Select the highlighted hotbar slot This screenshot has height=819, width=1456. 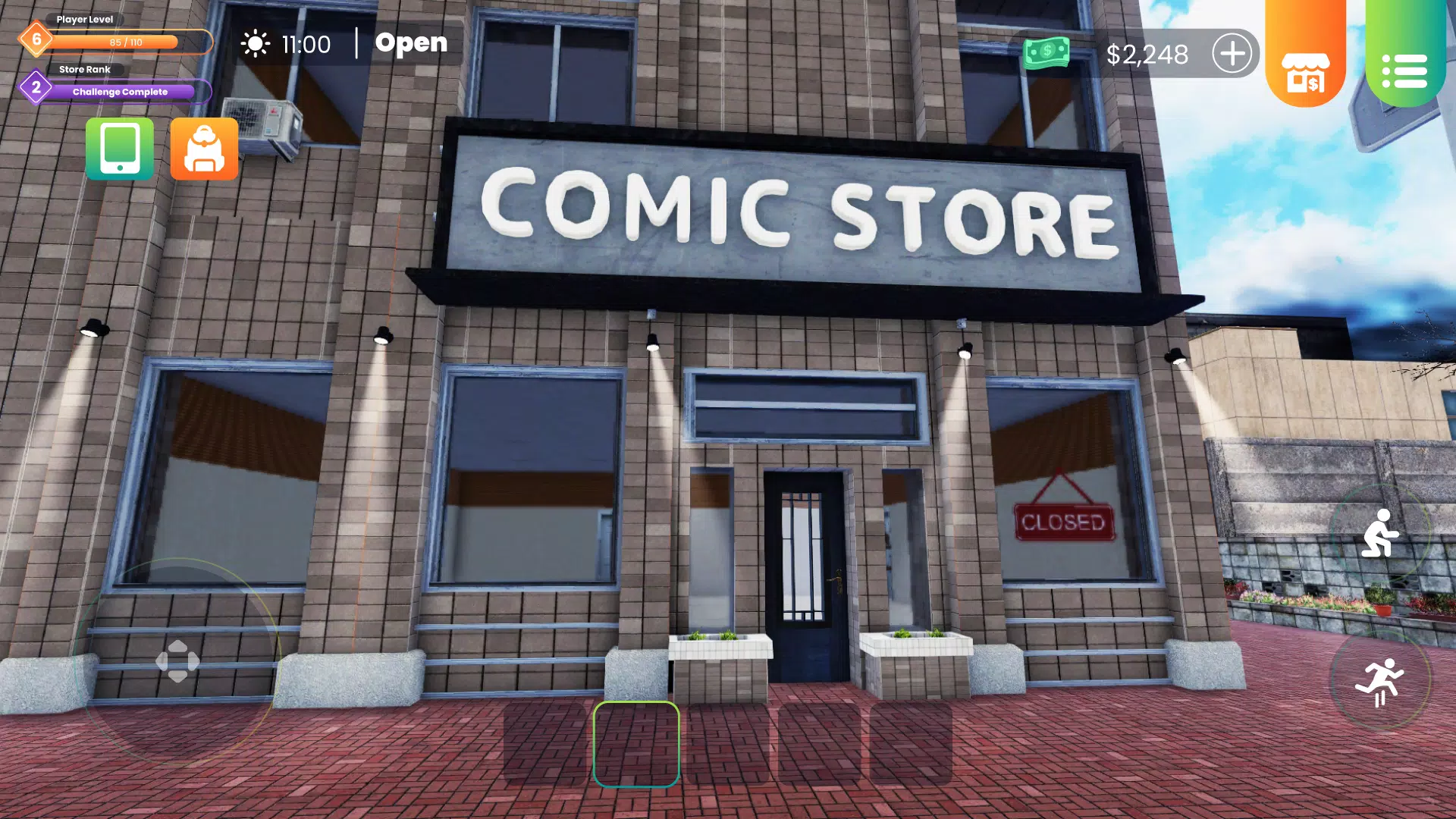coord(637,745)
